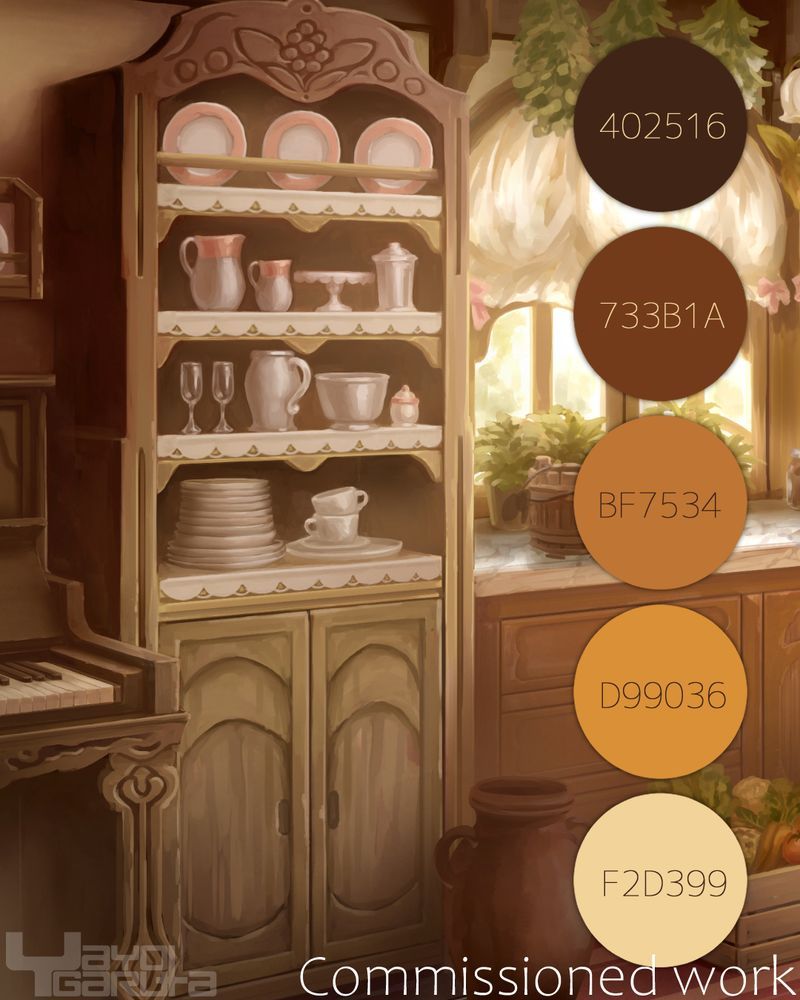The image size is (800, 1000).
Task: Click the D99036 amber color circle
Action: [660, 692]
